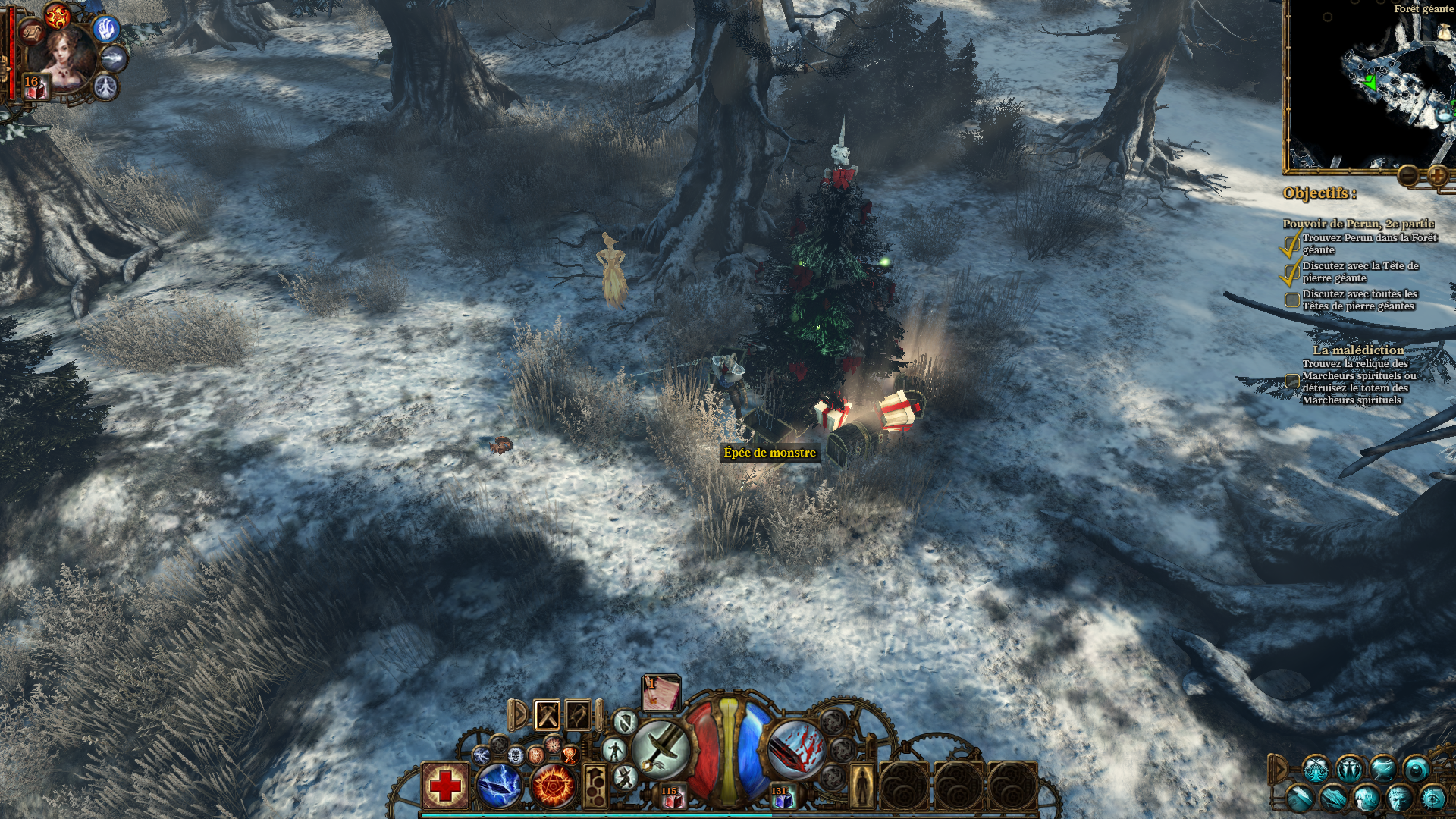
Task: Click the blue ghostly hand companion icon
Action: 105,29
